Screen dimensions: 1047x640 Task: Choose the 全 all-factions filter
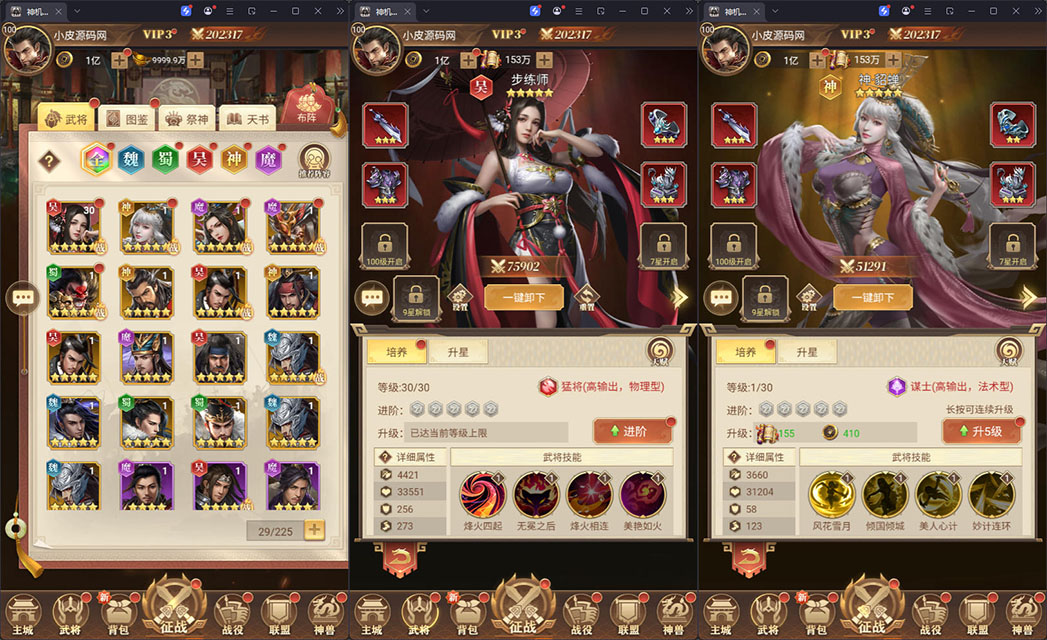tap(97, 160)
